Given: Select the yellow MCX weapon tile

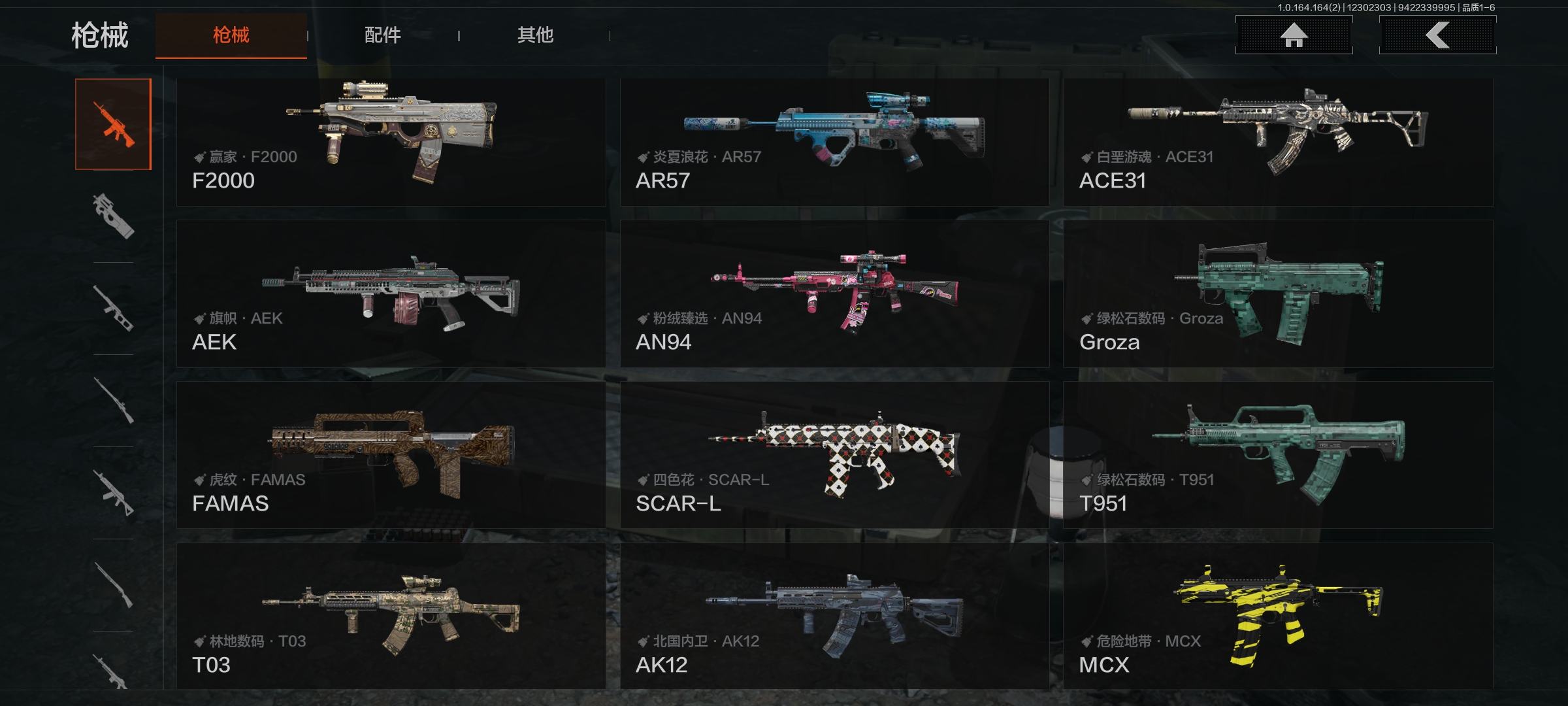Looking at the screenshot, I should (x=1278, y=616).
